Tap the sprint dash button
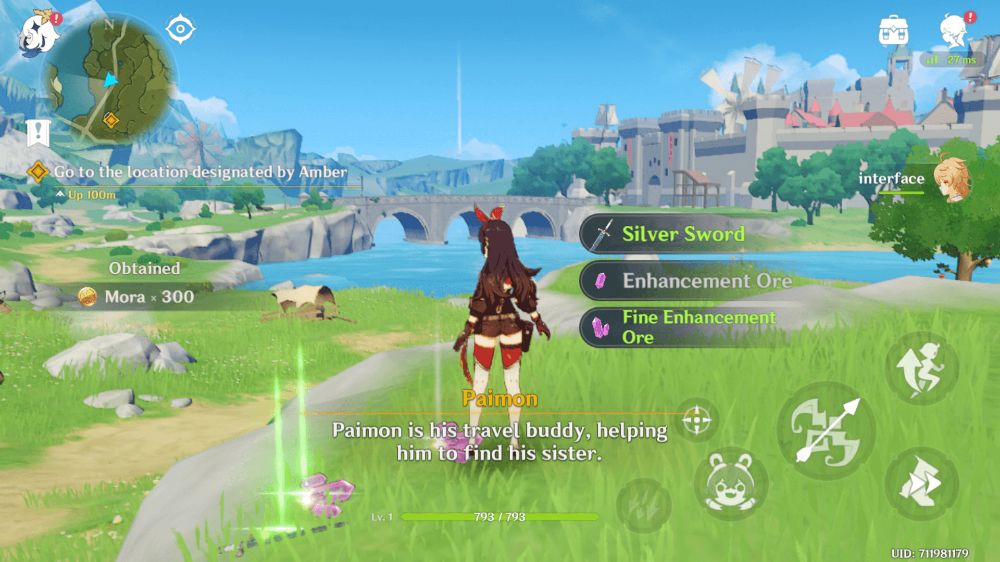 click(x=921, y=483)
